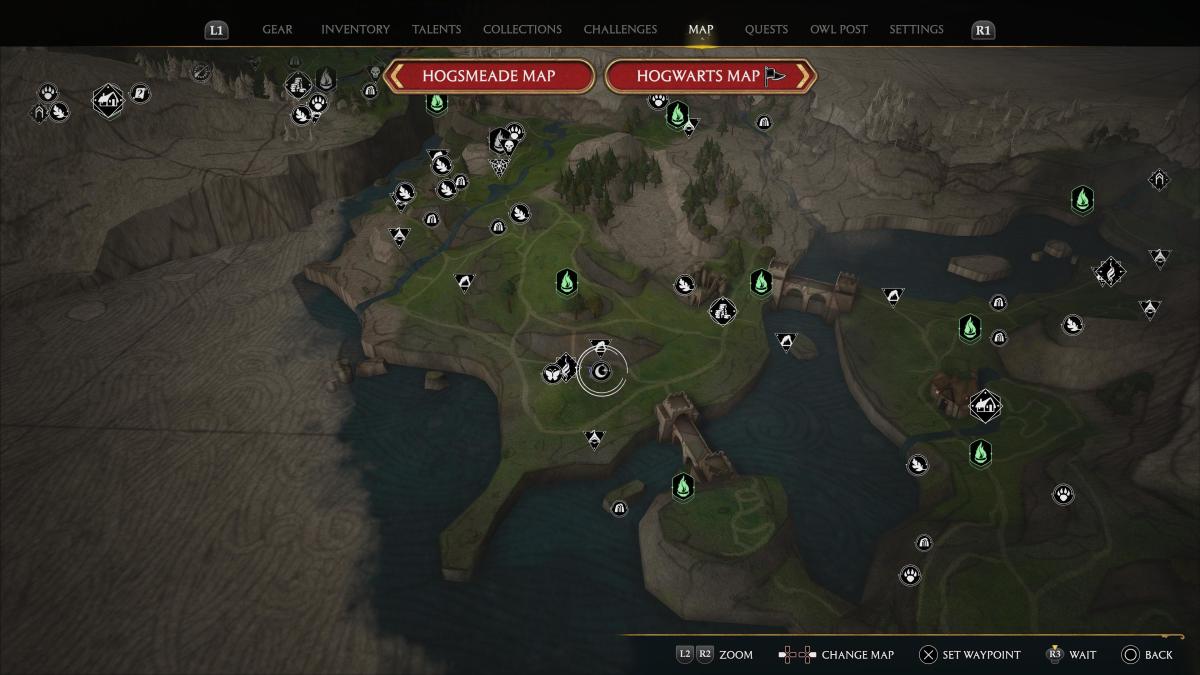Open the Gear tab
Screen dimensions: 1200x675
coord(277,30)
